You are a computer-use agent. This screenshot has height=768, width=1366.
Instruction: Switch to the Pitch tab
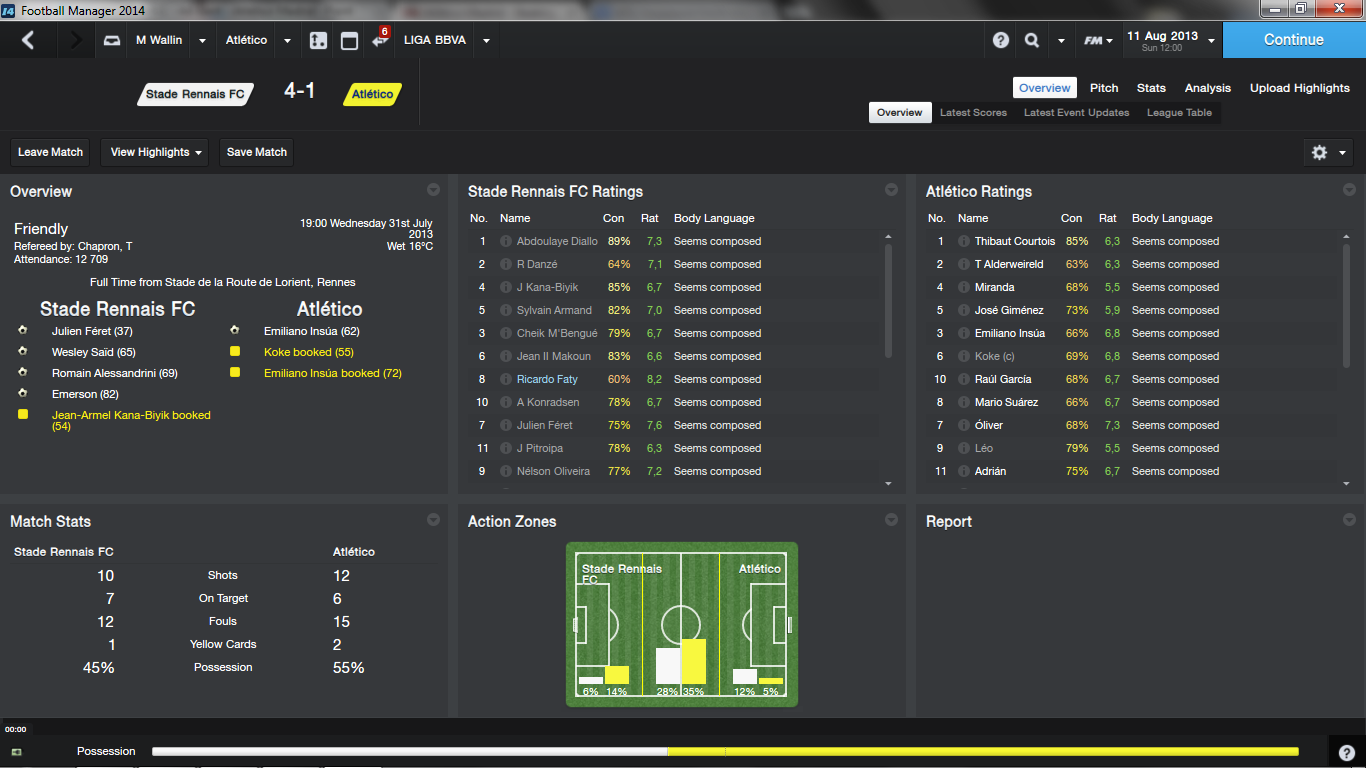point(1104,88)
